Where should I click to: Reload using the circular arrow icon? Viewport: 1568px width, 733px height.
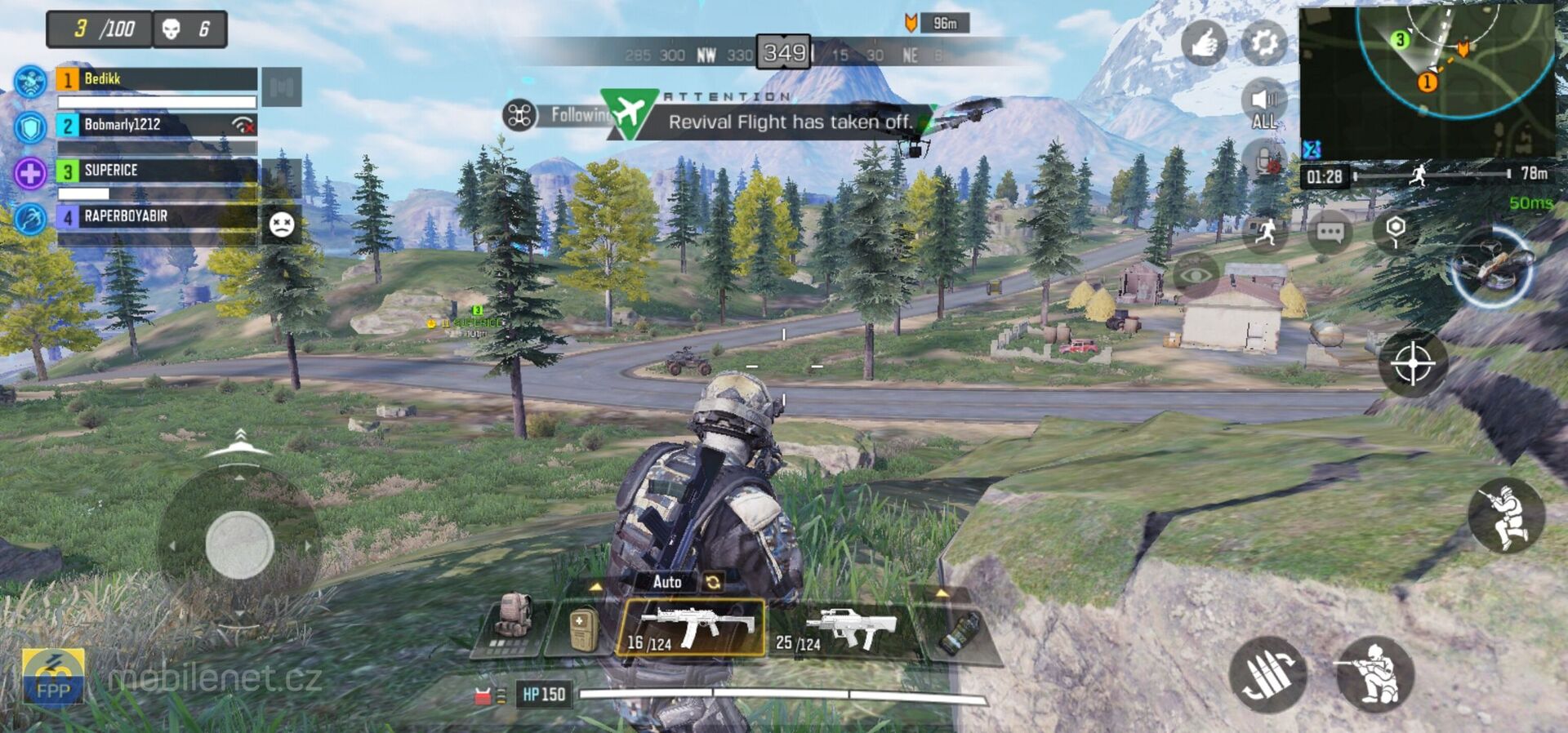coord(712,582)
